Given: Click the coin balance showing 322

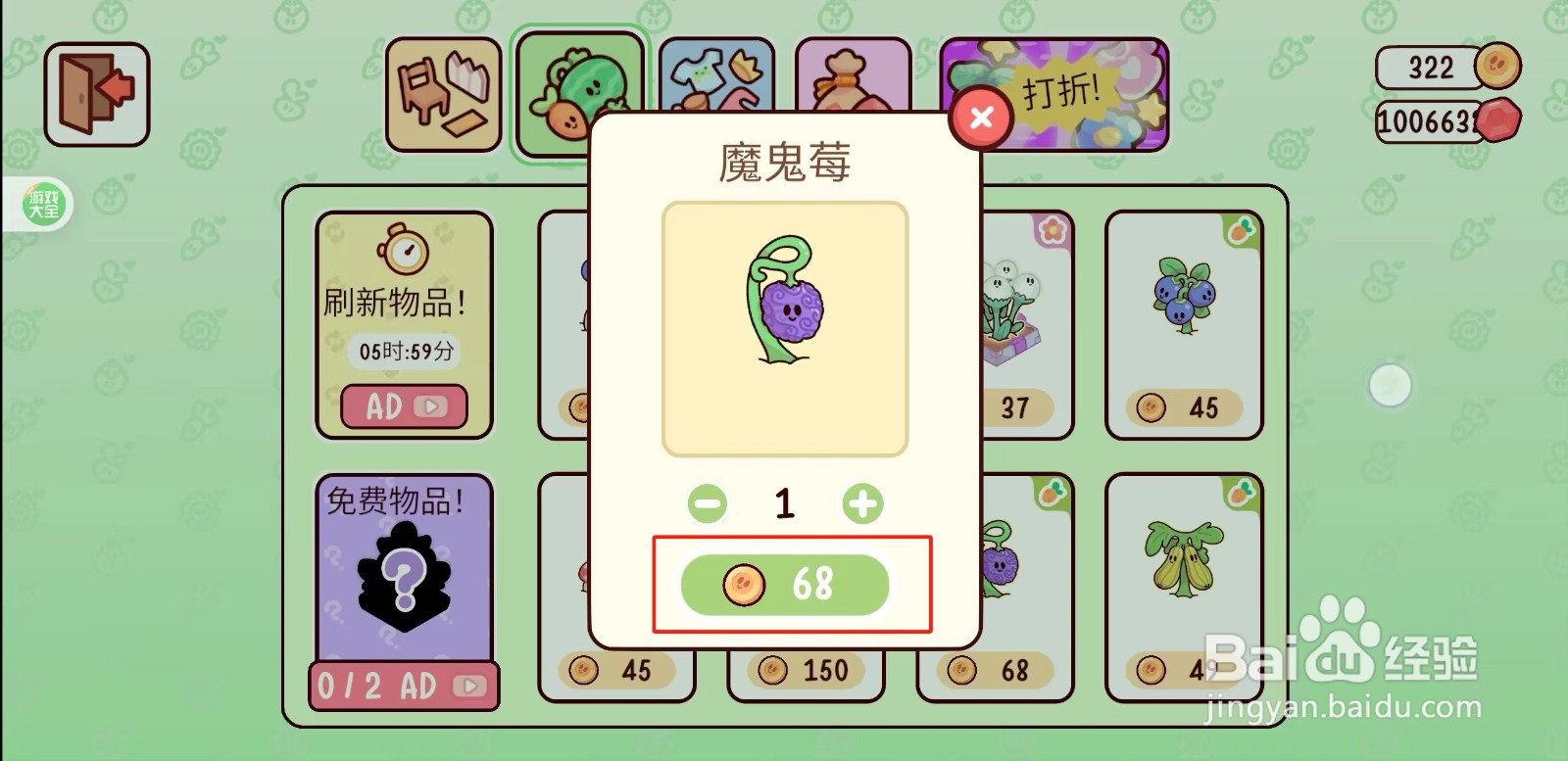Looking at the screenshot, I should (1431, 67).
